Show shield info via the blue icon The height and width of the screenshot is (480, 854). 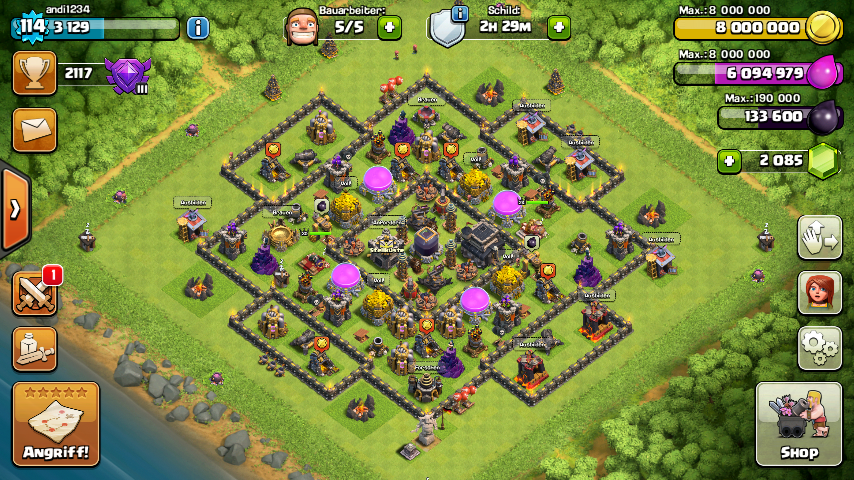coord(460,13)
